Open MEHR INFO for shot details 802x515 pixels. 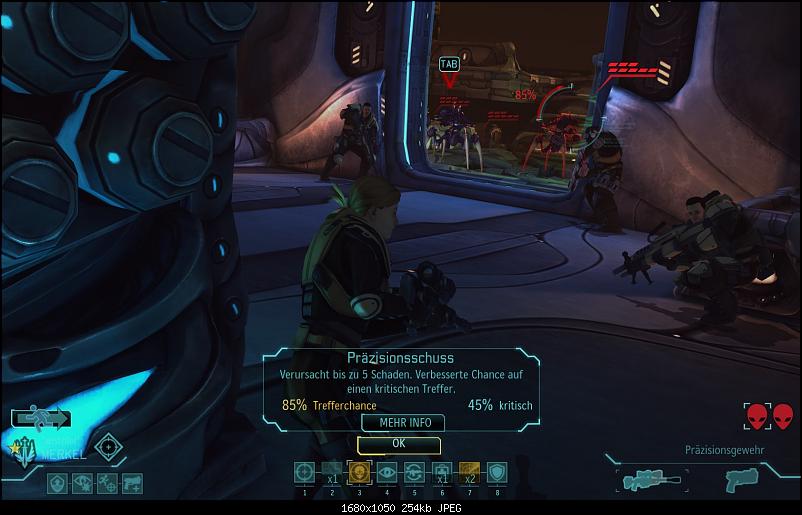(x=405, y=423)
